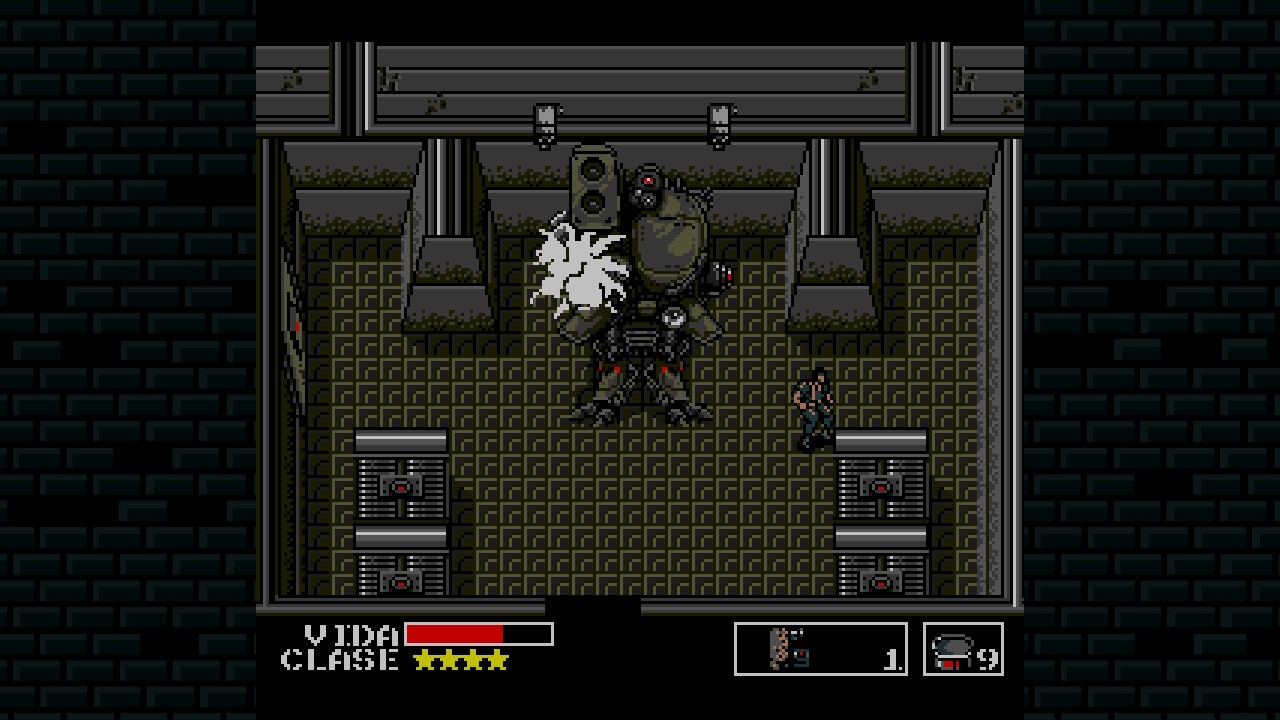Select the ration equipment slot

coord(962,649)
